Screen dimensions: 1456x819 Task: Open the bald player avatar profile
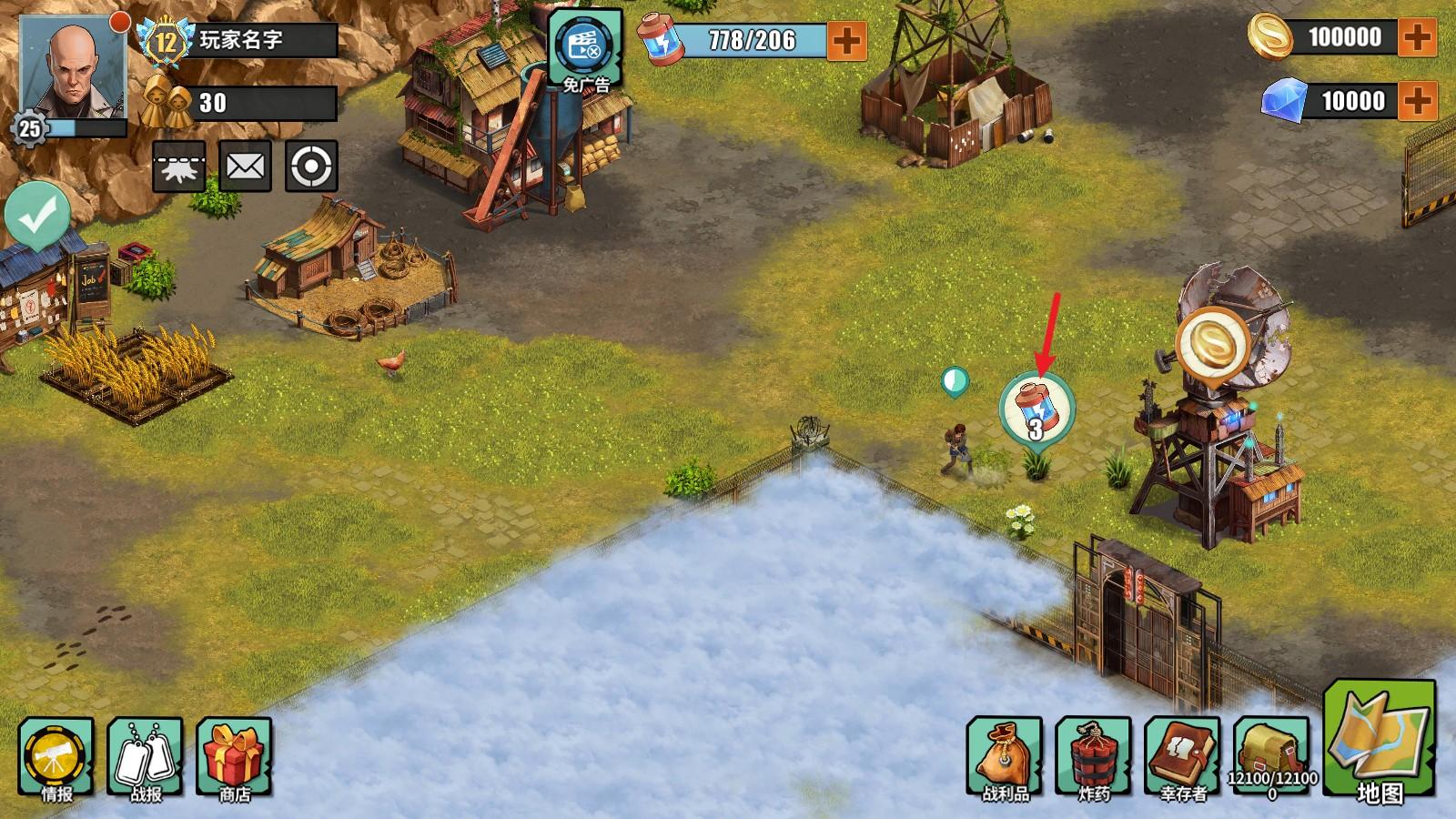coord(73,66)
